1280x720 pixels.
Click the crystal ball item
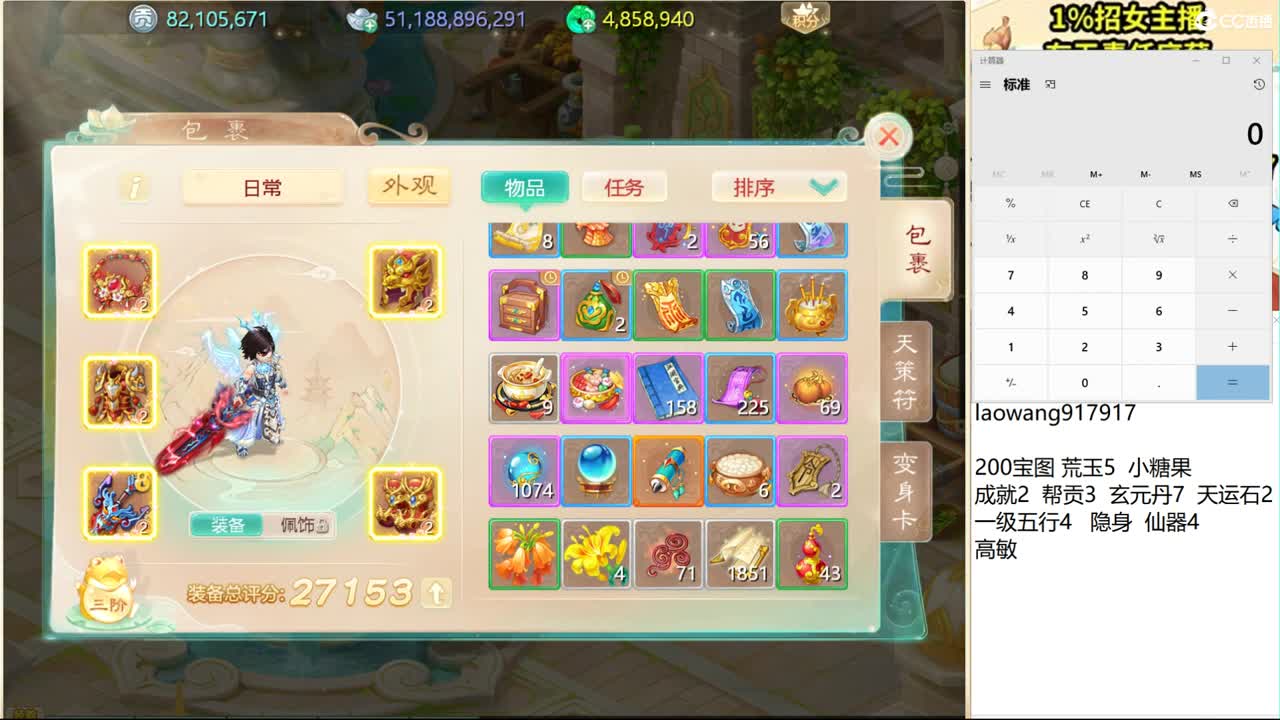(596, 470)
